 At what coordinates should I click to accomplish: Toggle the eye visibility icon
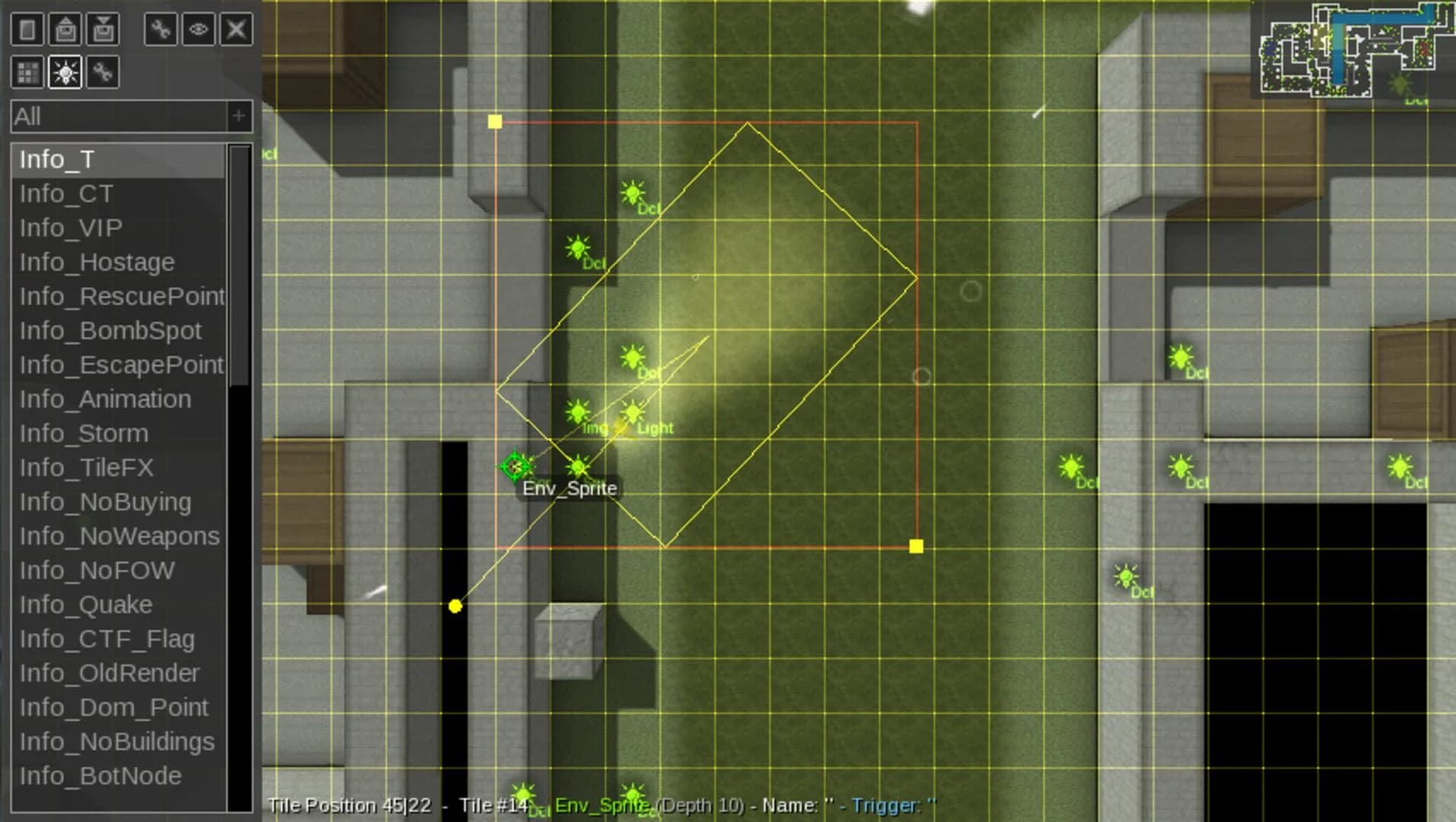[199, 30]
